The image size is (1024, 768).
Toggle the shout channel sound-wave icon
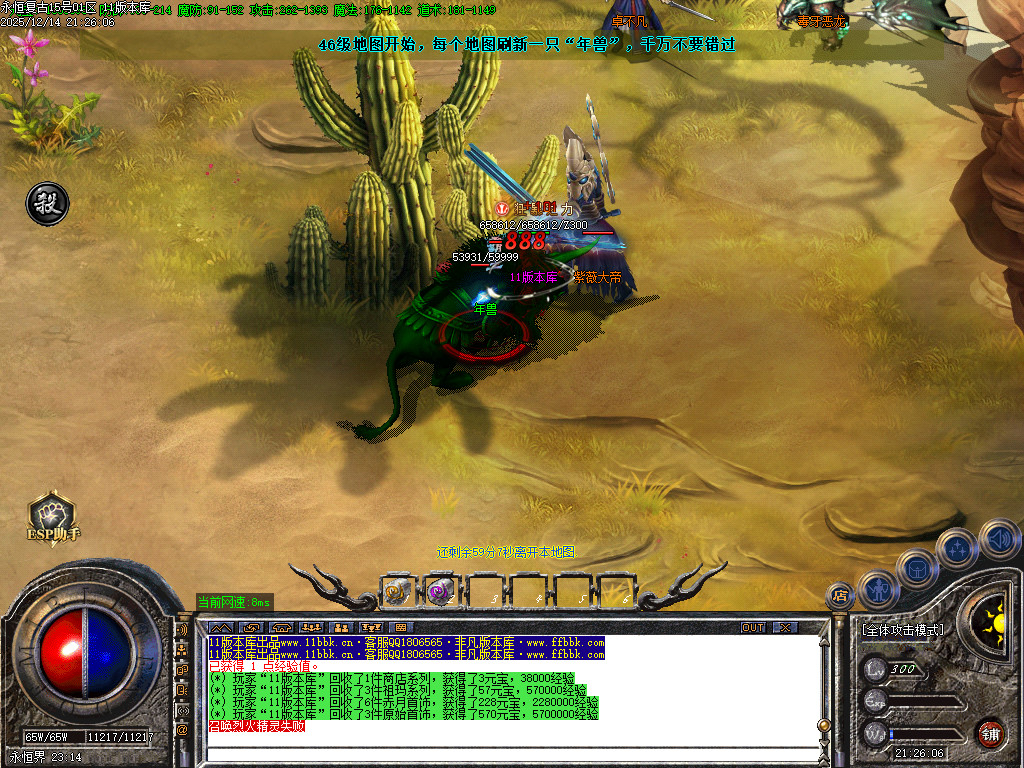(x=182, y=631)
